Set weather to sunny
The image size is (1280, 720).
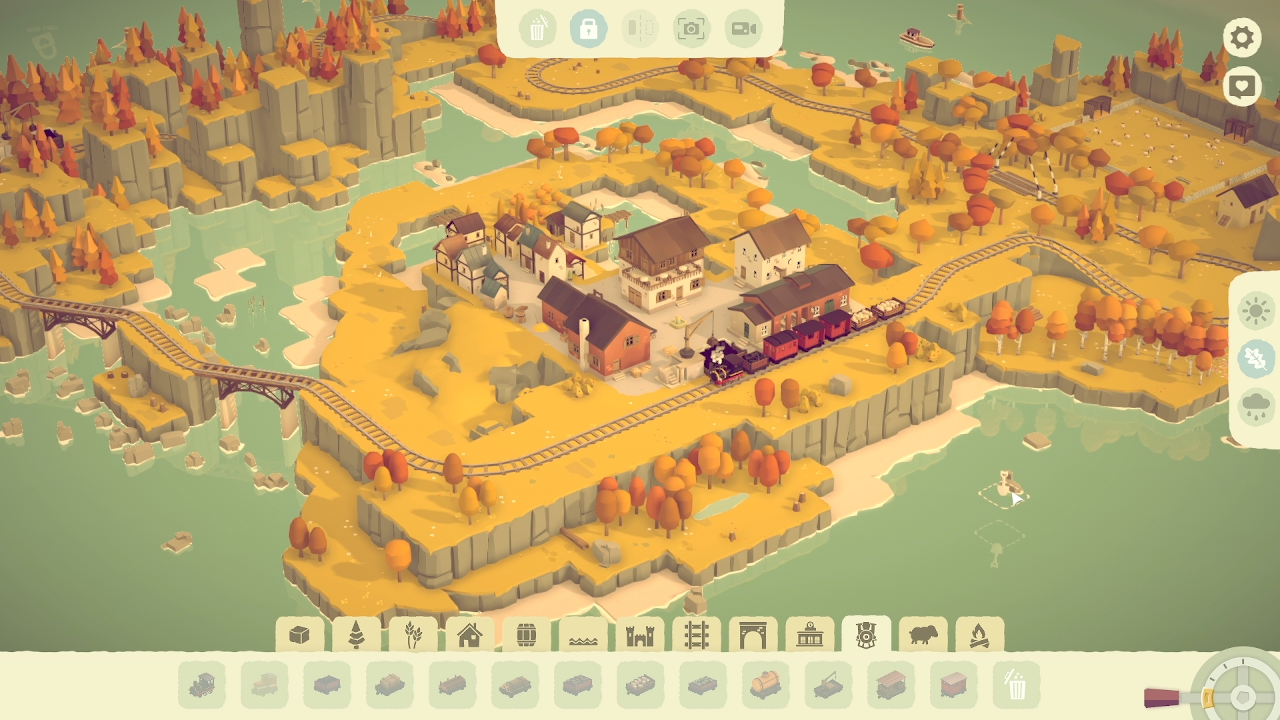[x=1256, y=311]
